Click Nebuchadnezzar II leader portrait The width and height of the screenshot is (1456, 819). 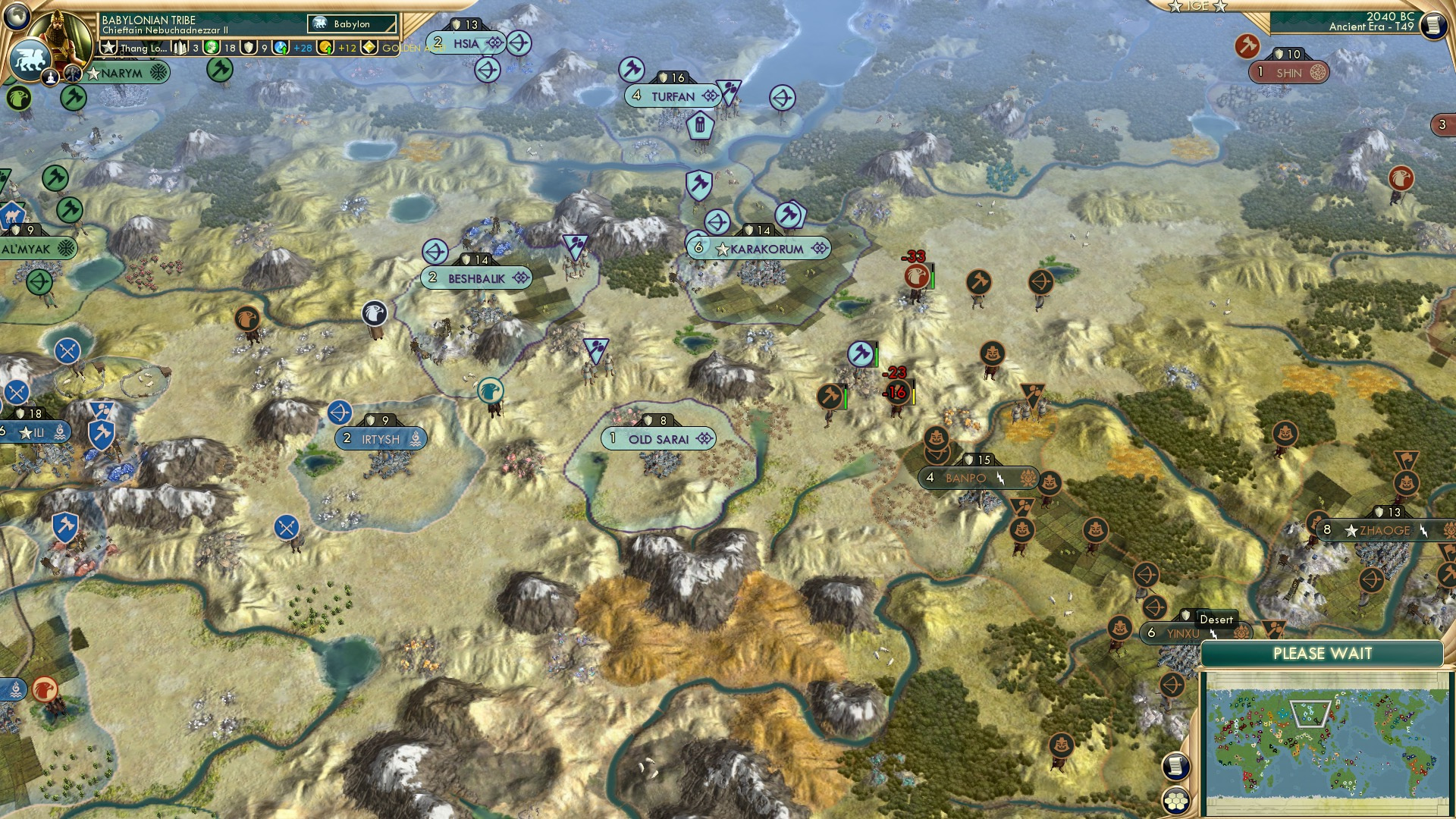pyautogui.click(x=61, y=34)
